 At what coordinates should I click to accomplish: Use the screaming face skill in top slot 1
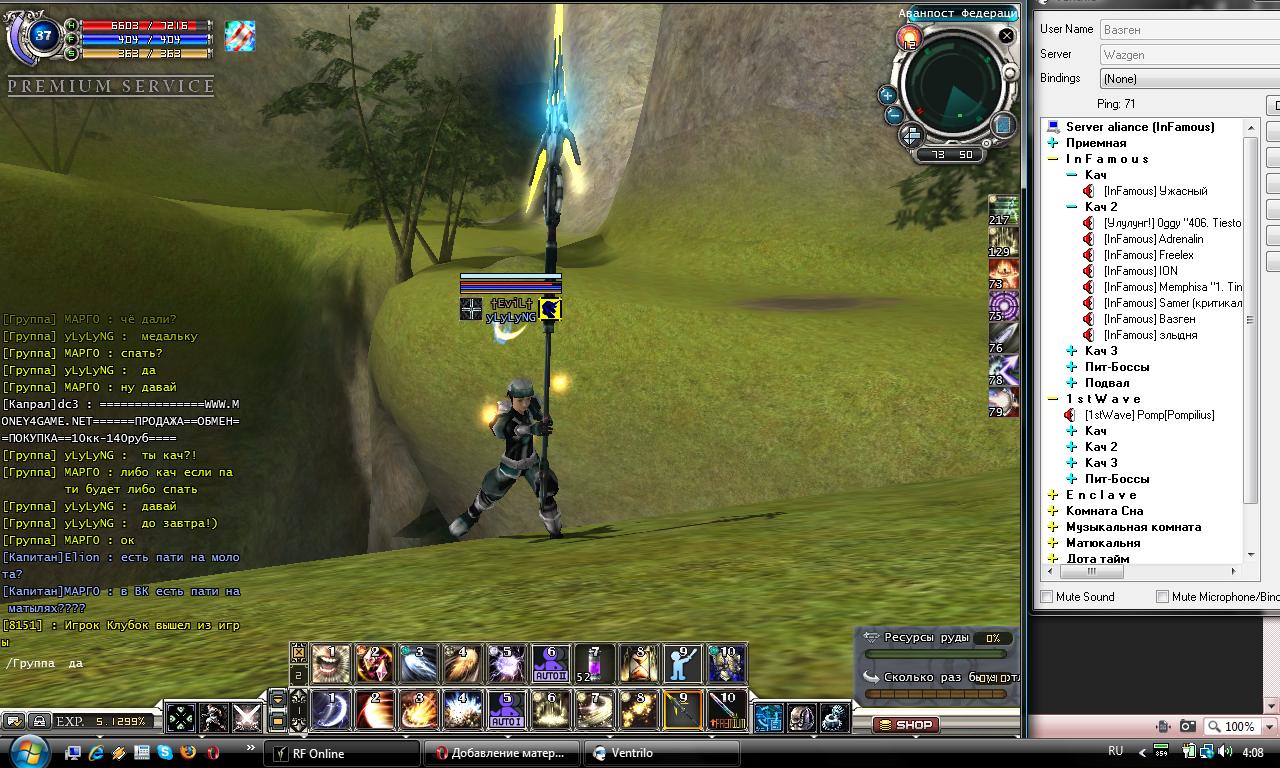pos(331,664)
